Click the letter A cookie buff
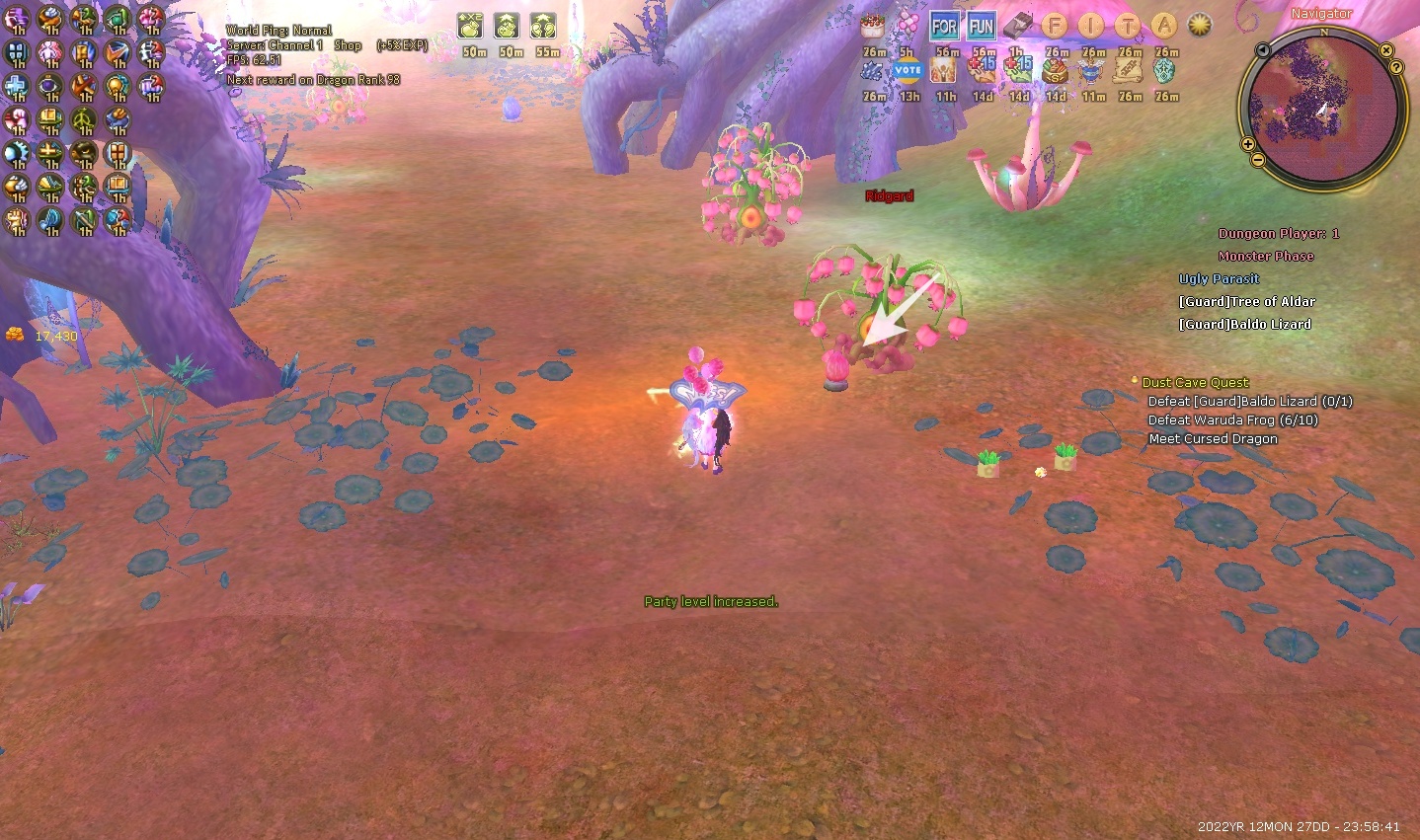Image resolution: width=1420 pixels, height=840 pixels. click(x=1165, y=27)
